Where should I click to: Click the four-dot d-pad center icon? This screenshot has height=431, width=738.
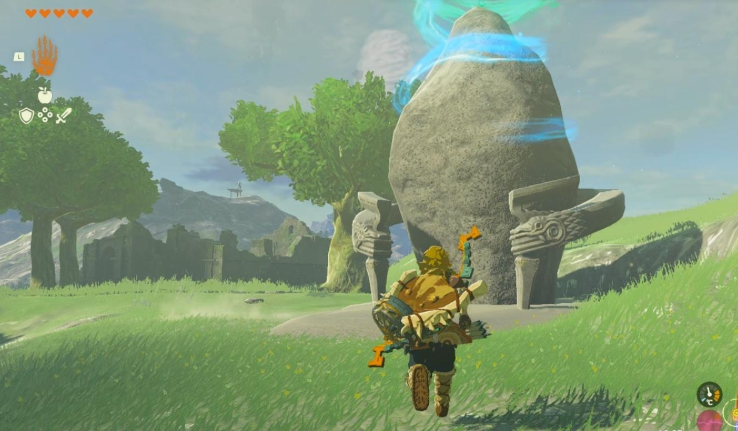point(45,116)
